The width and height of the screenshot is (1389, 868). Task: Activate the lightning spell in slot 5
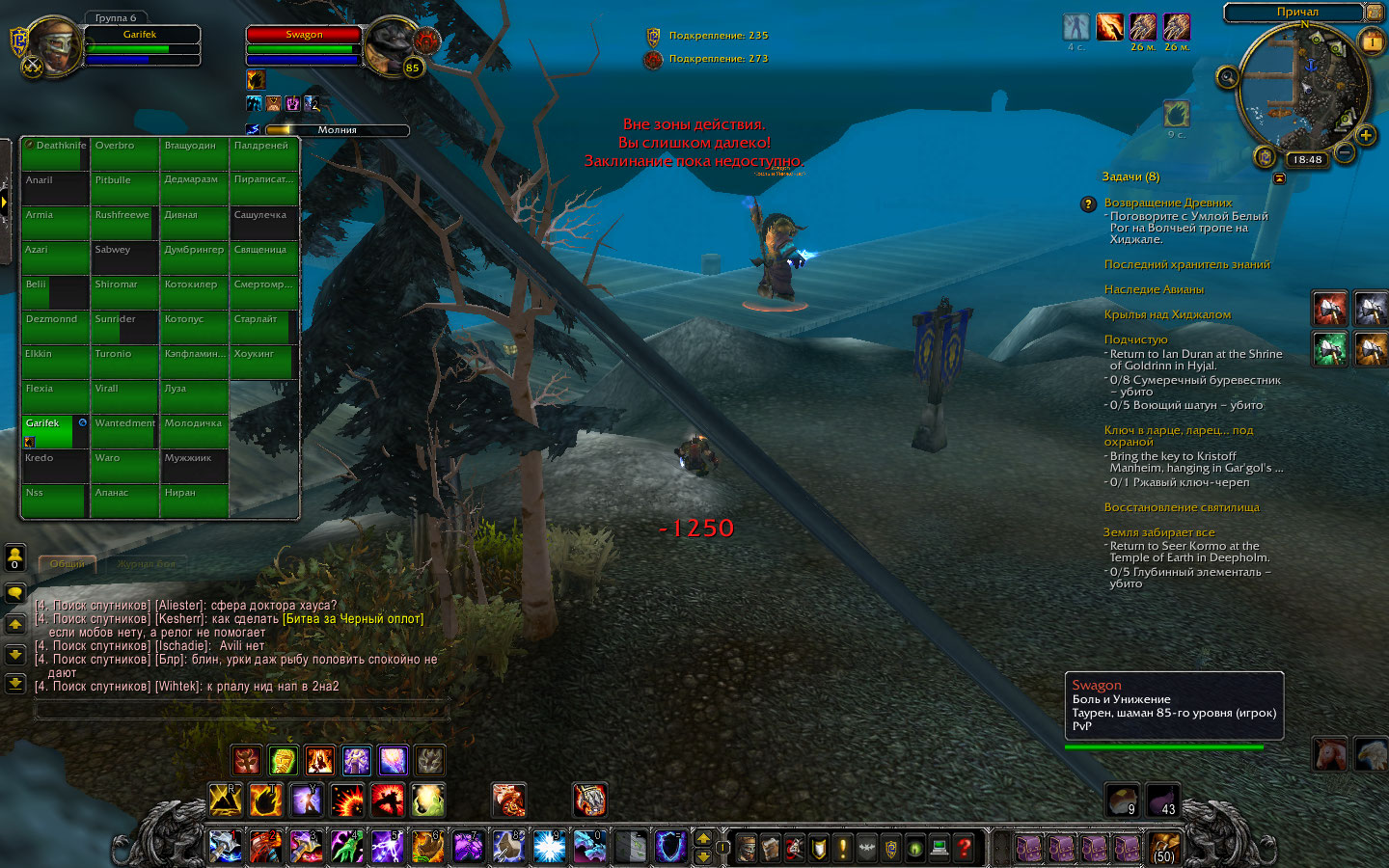pyautogui.click(x=387, y=847)
